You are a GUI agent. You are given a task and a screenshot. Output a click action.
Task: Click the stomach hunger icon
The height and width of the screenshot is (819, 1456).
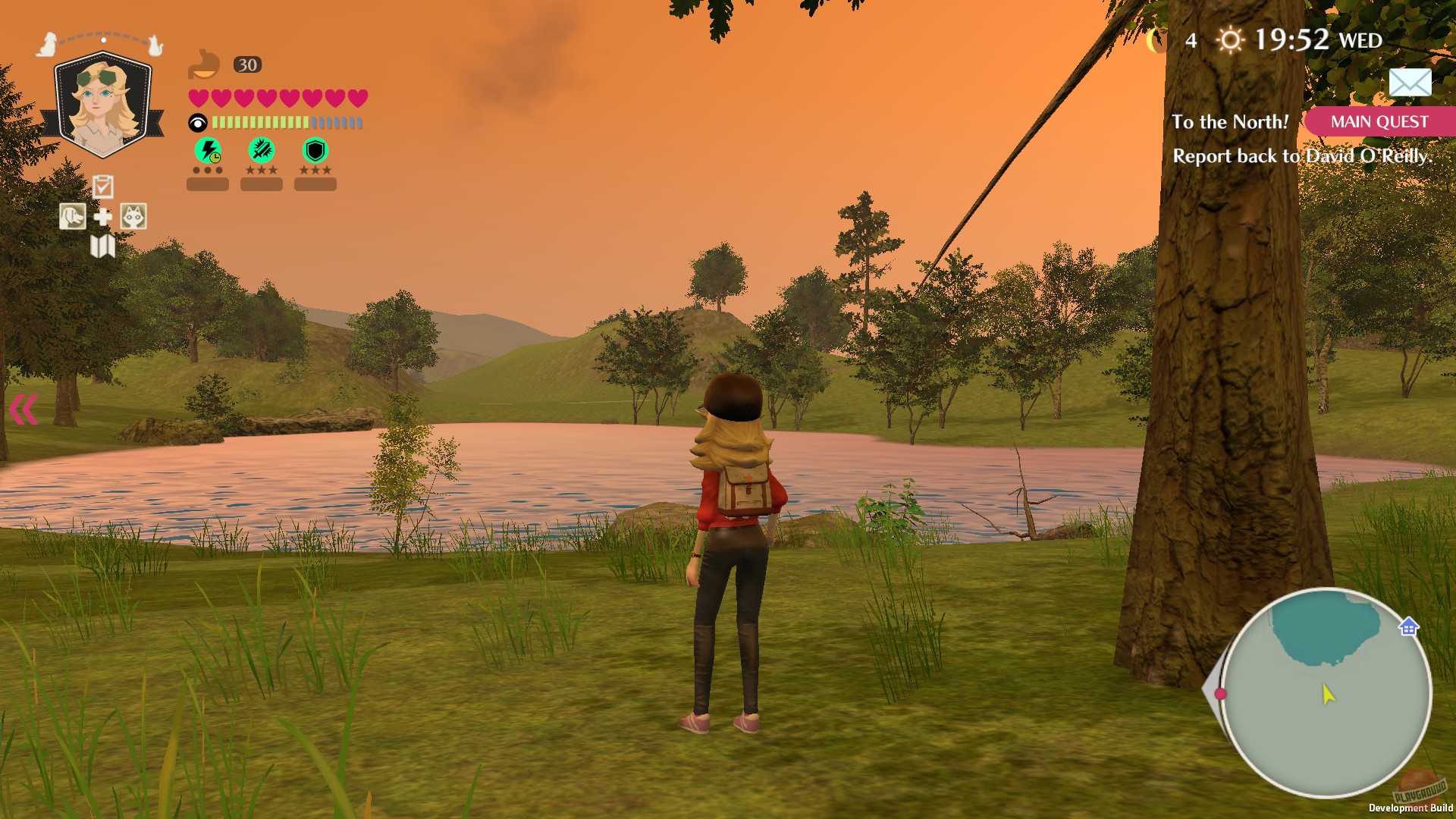click(x=205, y=64)
